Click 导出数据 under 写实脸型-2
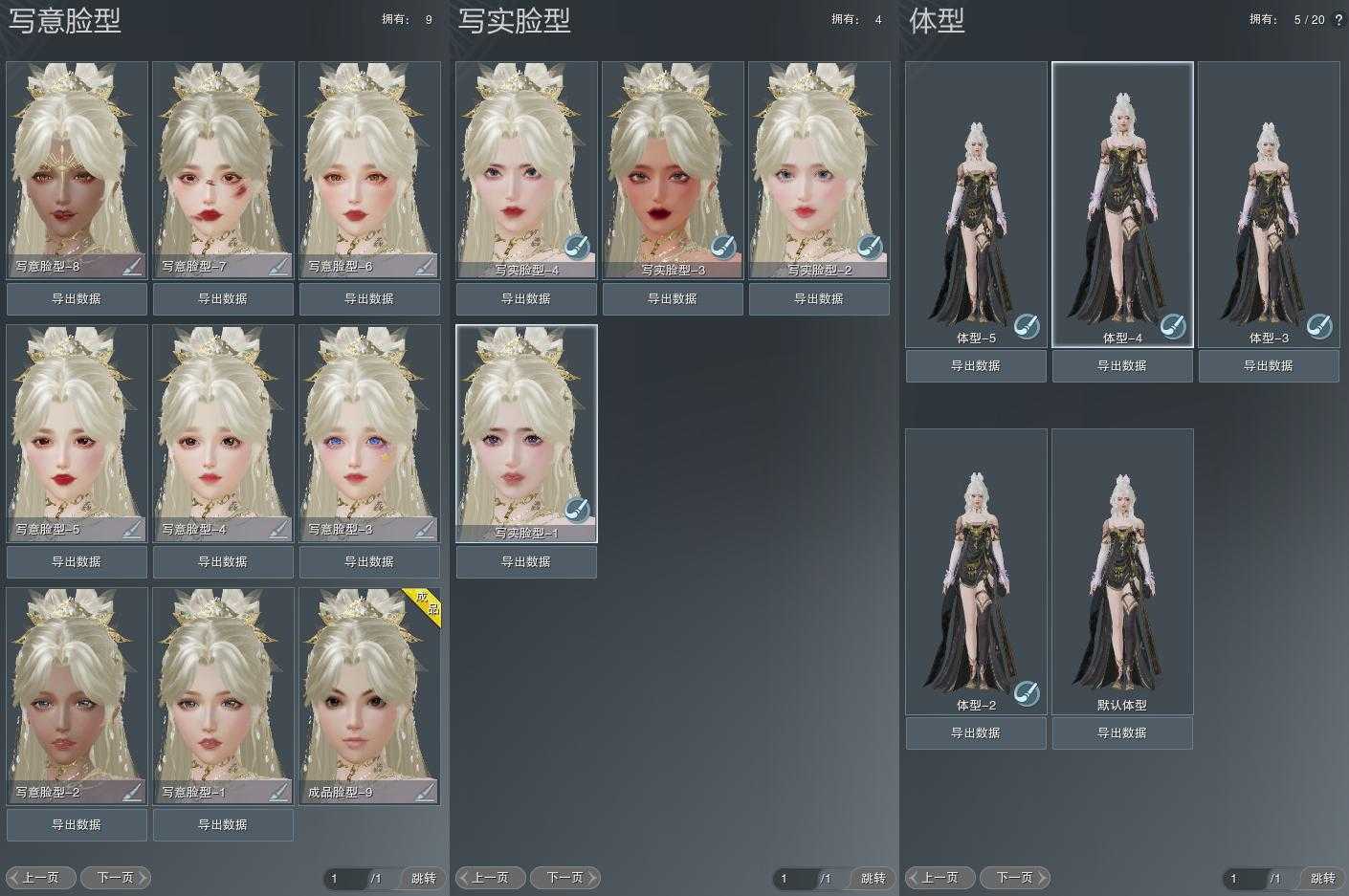 [819, 298]
